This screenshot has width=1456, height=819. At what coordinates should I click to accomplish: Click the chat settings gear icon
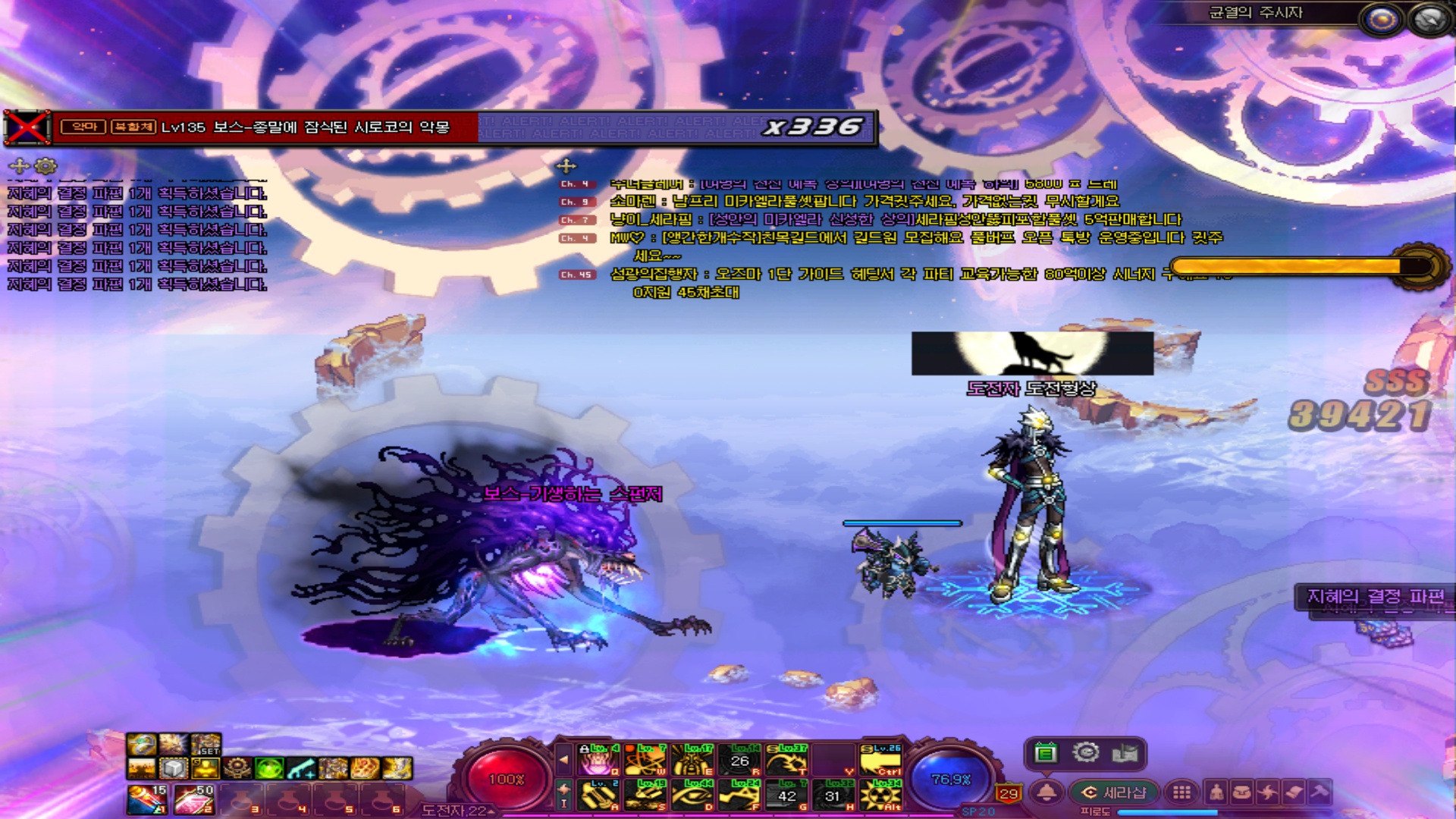(x=46, y=165)
